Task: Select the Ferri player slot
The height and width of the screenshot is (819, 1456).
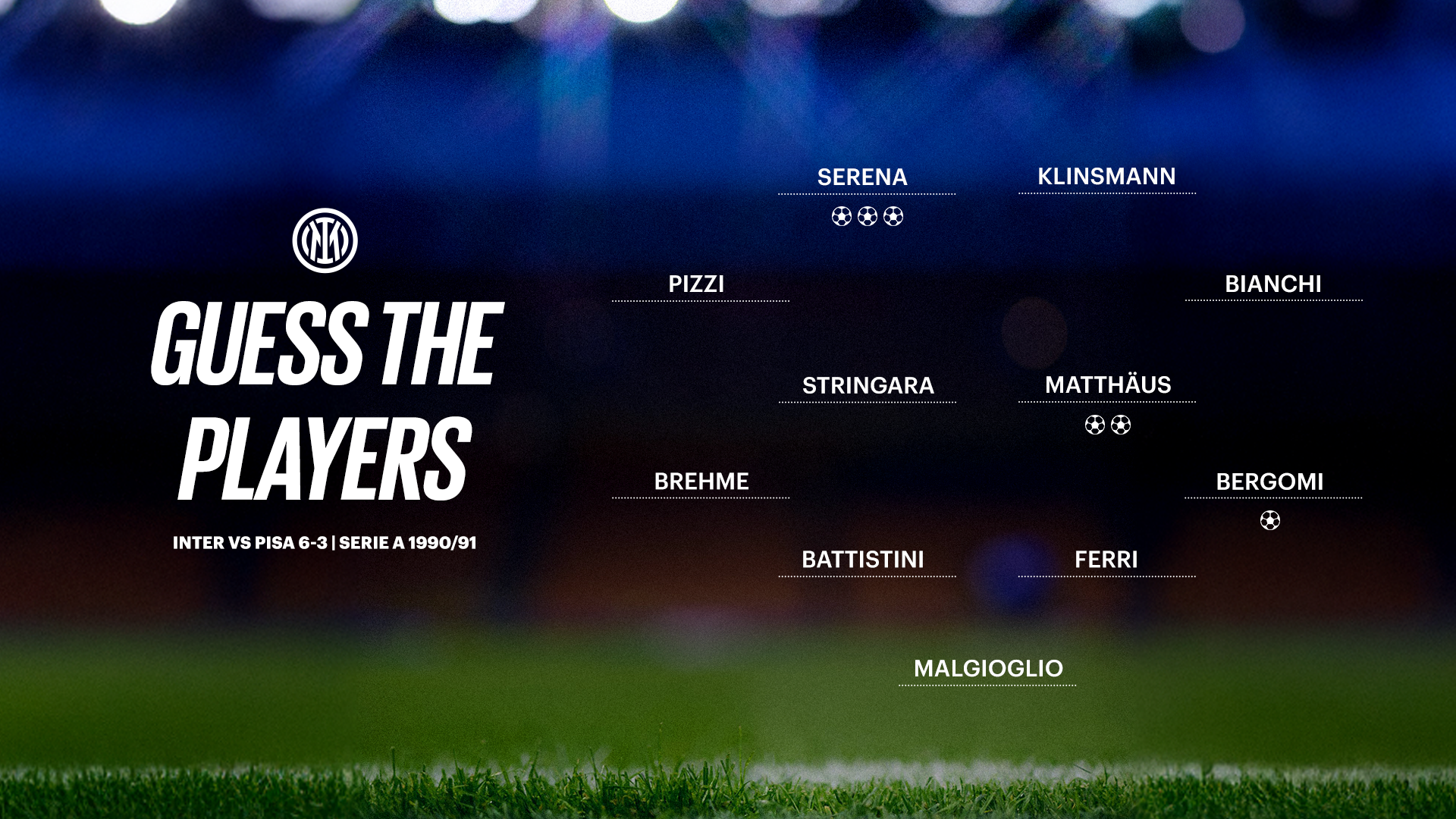Action: tap(1106, 560)
